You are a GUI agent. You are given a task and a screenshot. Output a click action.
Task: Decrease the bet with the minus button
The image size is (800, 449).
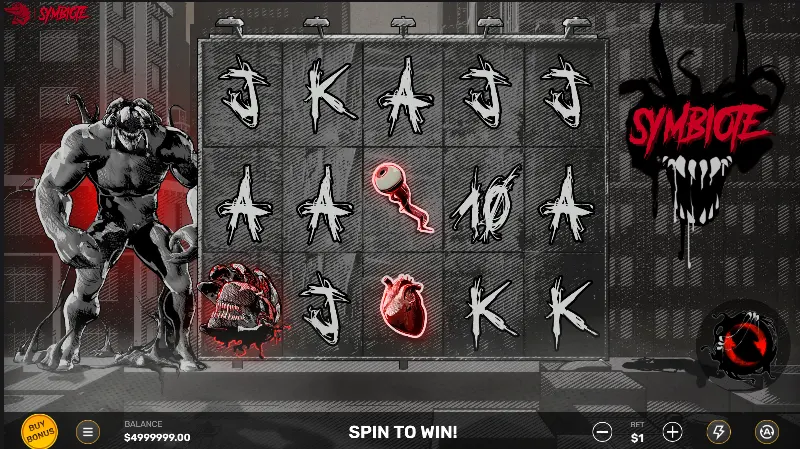point(602,432)
